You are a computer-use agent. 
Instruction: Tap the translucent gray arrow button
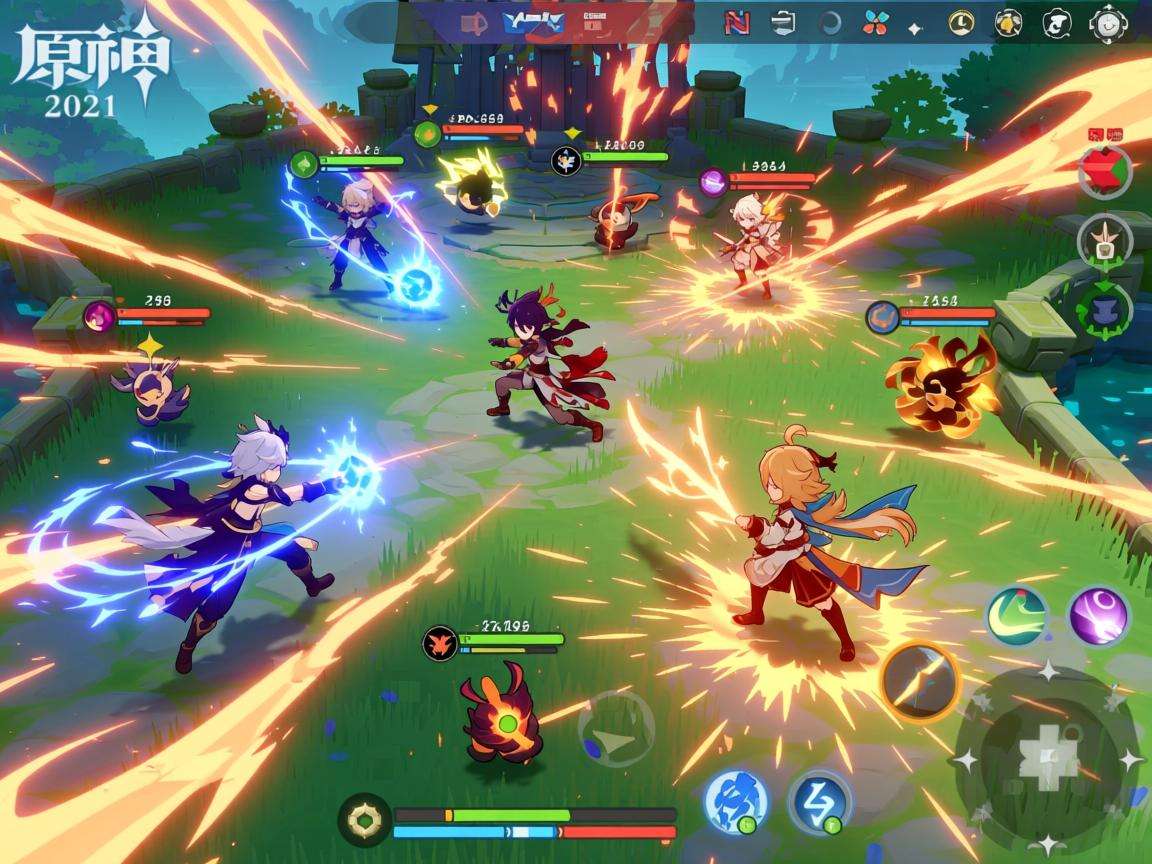tap(616, 729)
